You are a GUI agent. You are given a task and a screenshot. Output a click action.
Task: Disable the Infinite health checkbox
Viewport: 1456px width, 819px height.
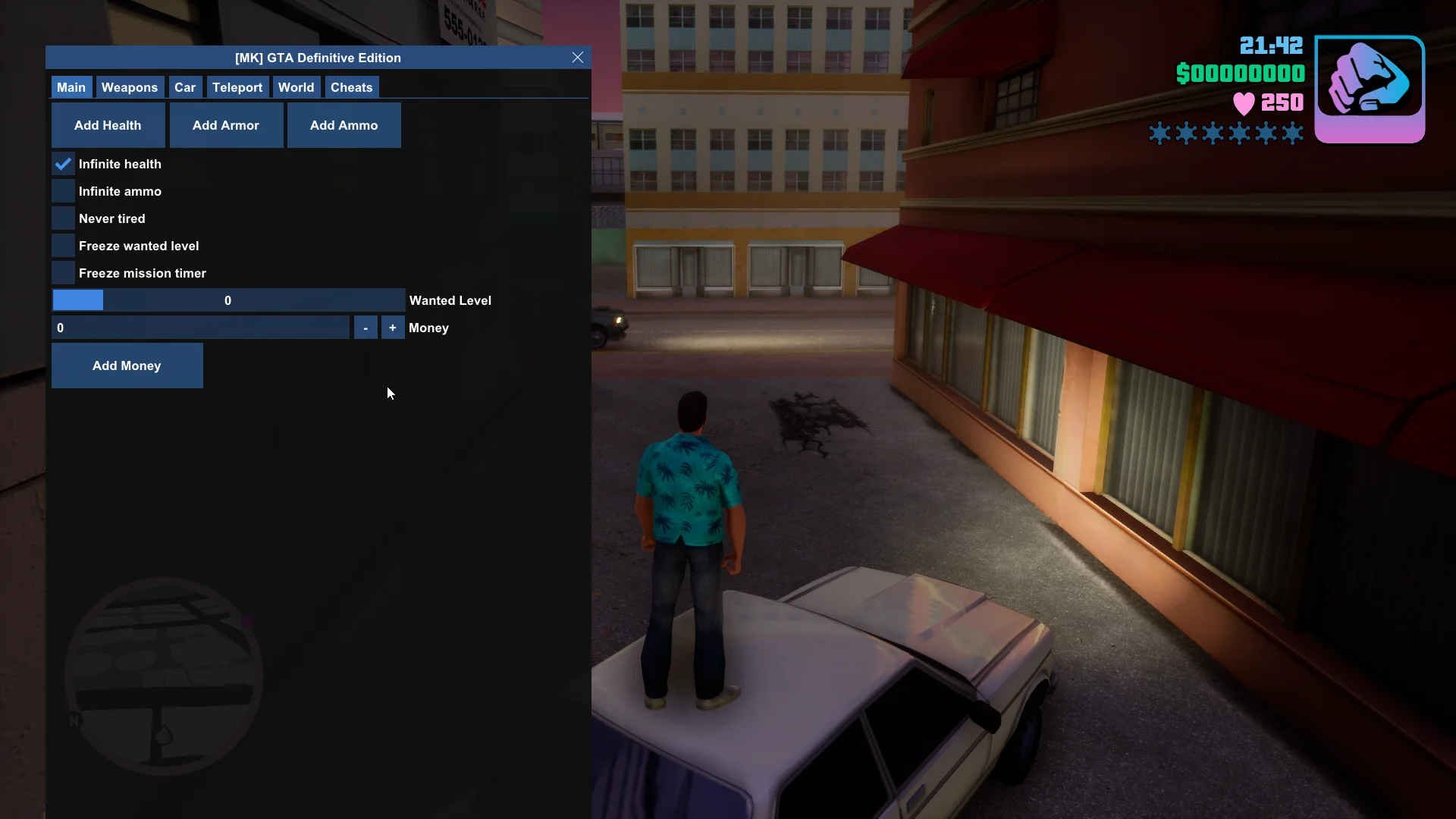[62, 164]
